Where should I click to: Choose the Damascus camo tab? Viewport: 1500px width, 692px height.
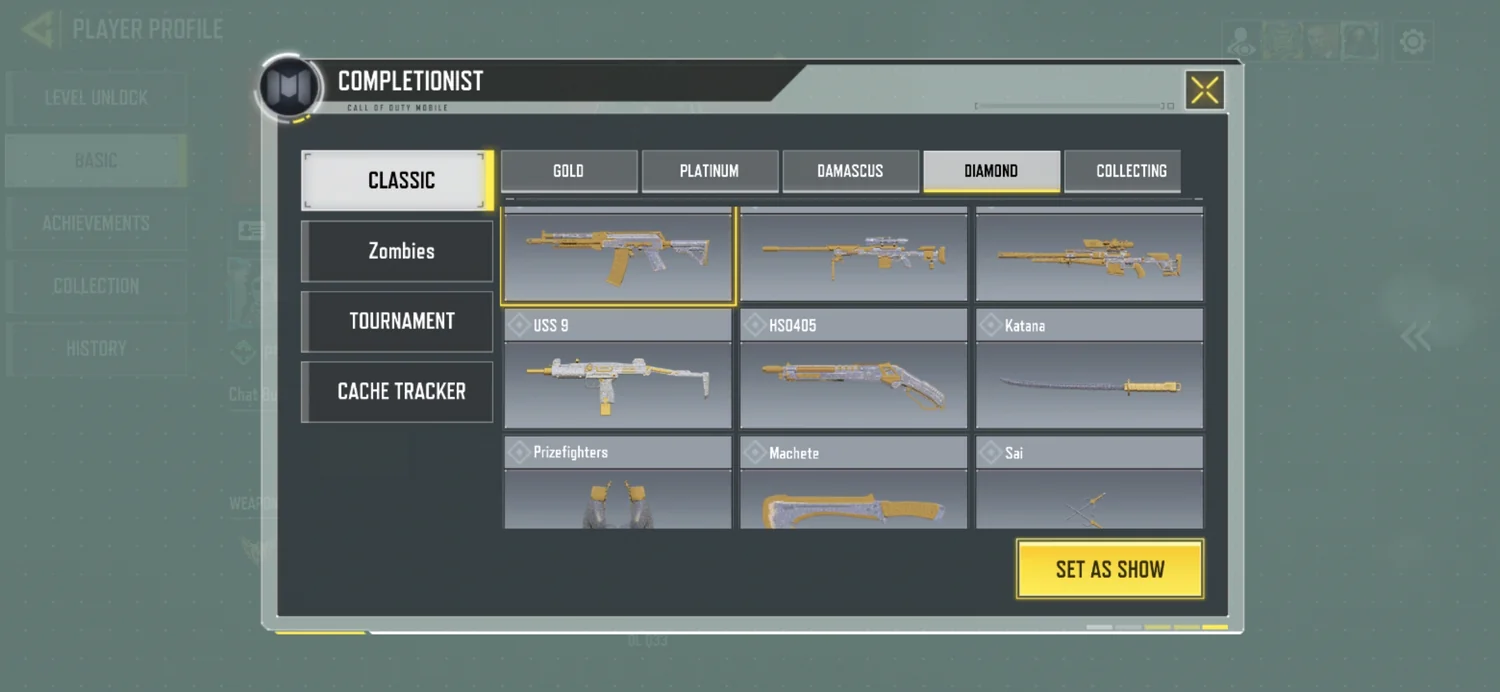coord(850,171)
